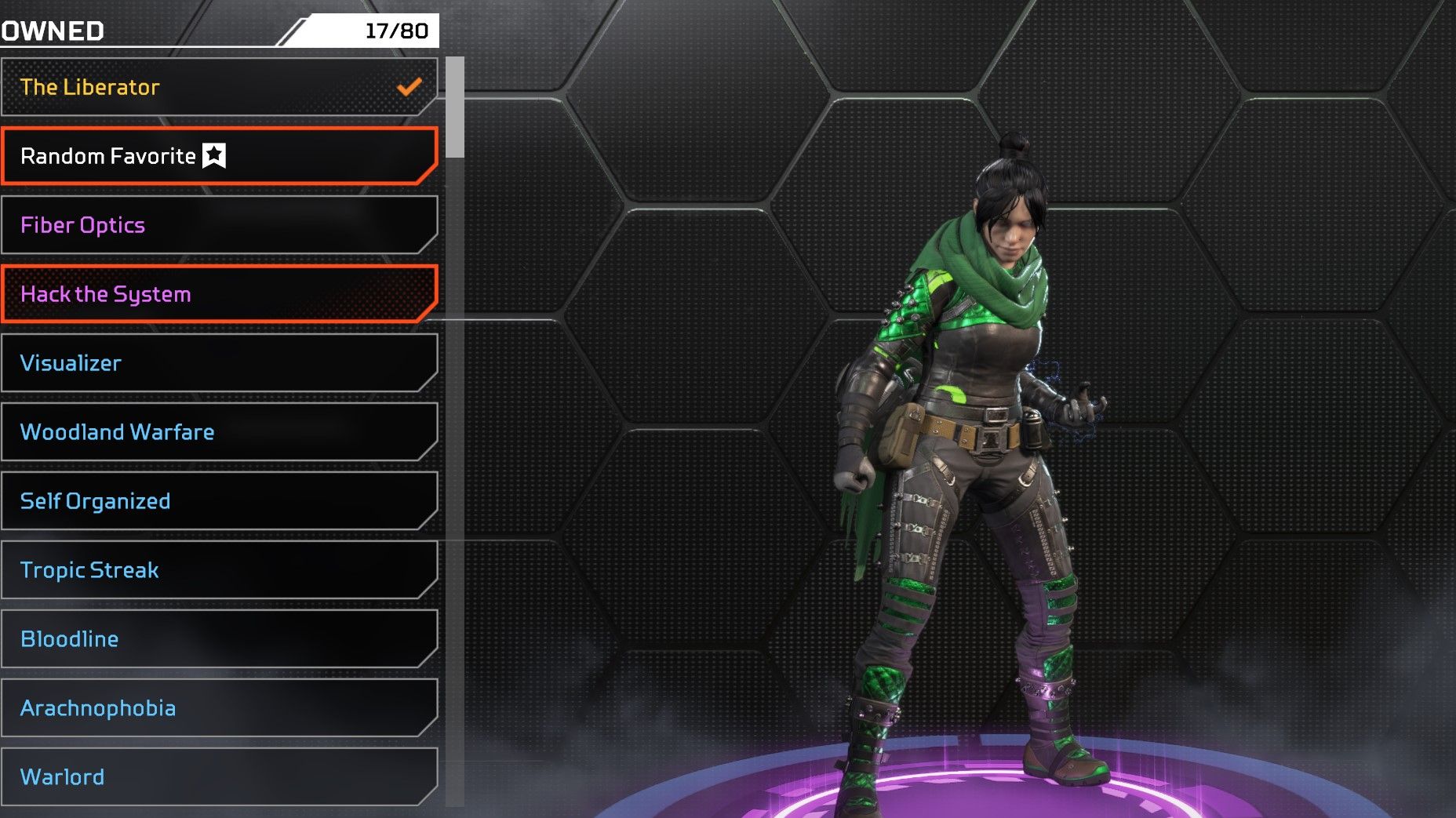Select the Arachnophobia skin
1456x818 pixels.
[x=218, y=708]
